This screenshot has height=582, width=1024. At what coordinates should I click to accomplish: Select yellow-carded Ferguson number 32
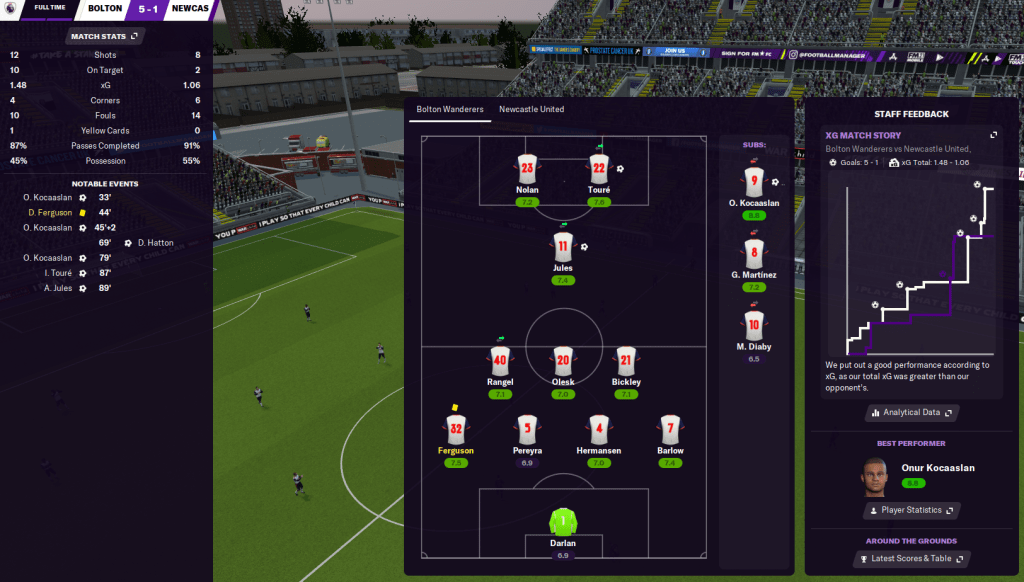[456, 429]
